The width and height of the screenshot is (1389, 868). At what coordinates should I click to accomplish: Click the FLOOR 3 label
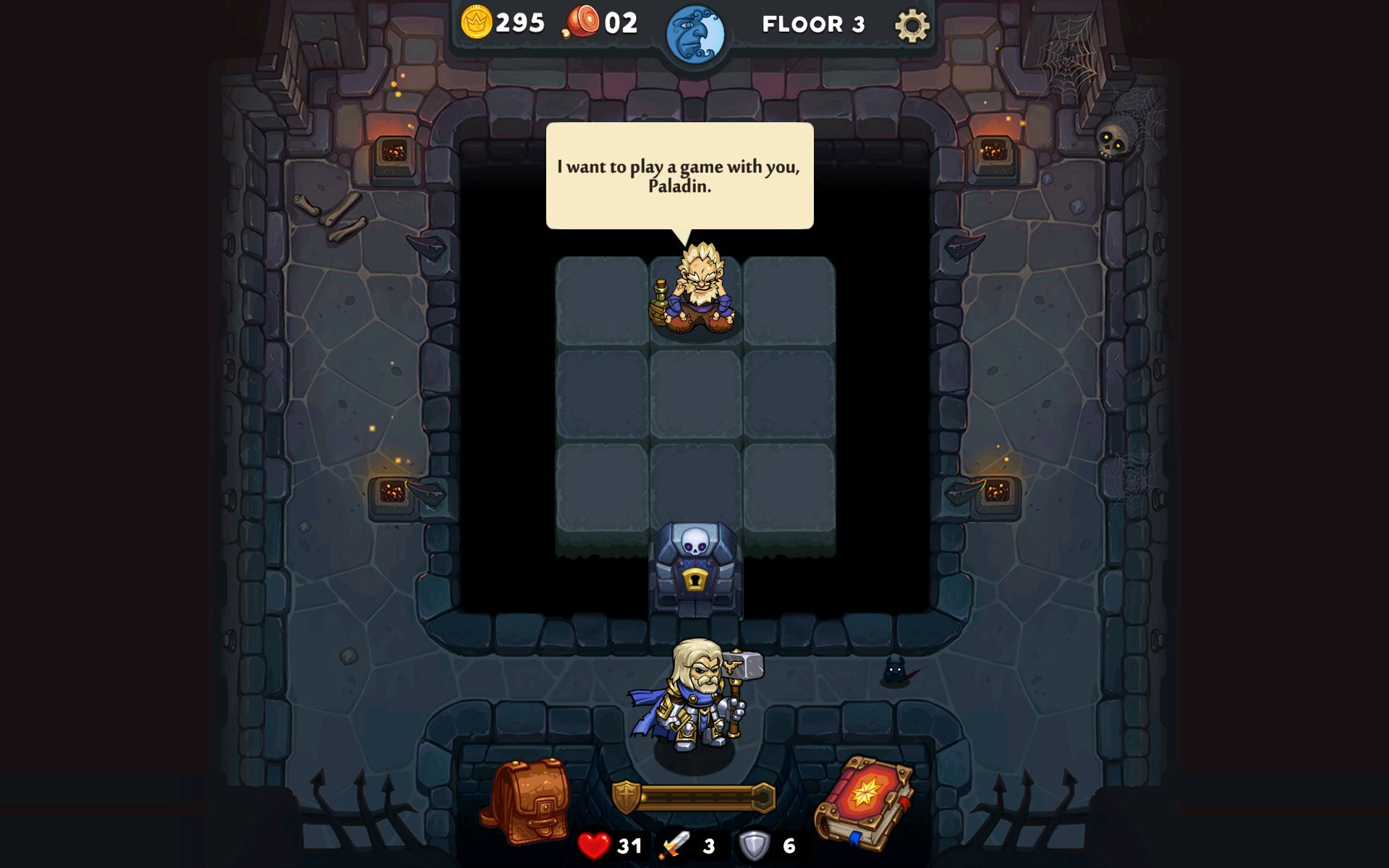[813, 24]
